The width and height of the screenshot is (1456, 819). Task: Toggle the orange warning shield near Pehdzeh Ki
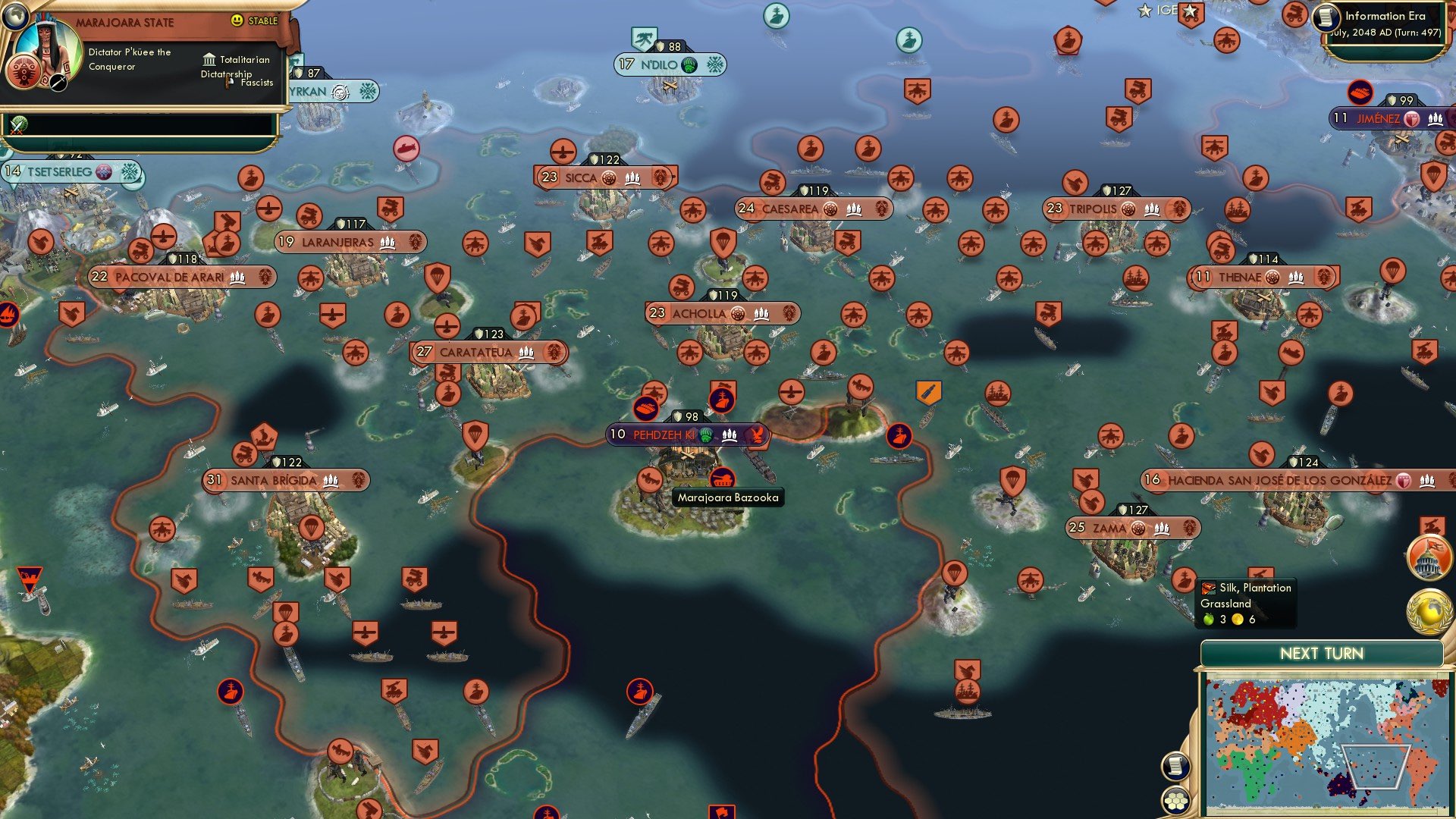[x=928, y=391]
